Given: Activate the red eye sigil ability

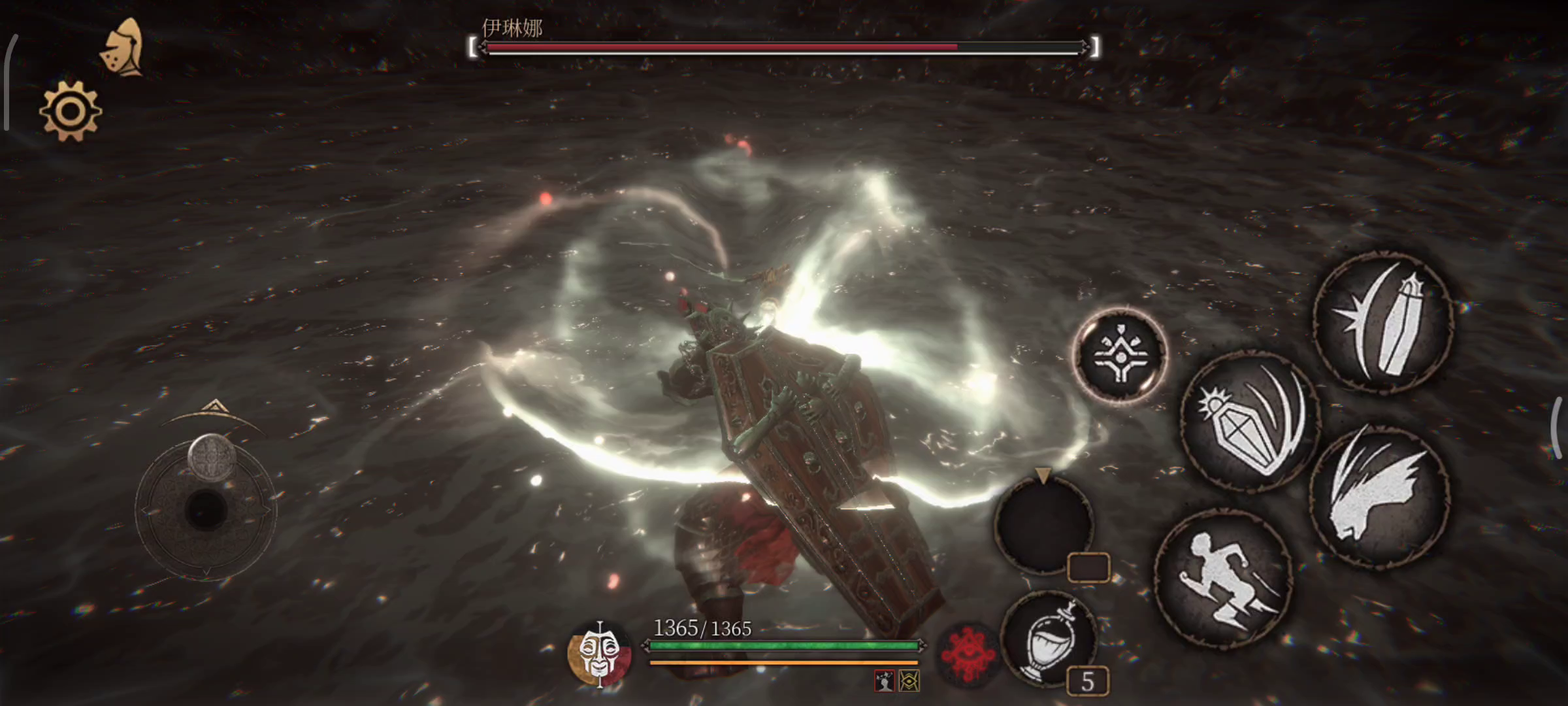Looking at the screenshot, I should (969, 654).
